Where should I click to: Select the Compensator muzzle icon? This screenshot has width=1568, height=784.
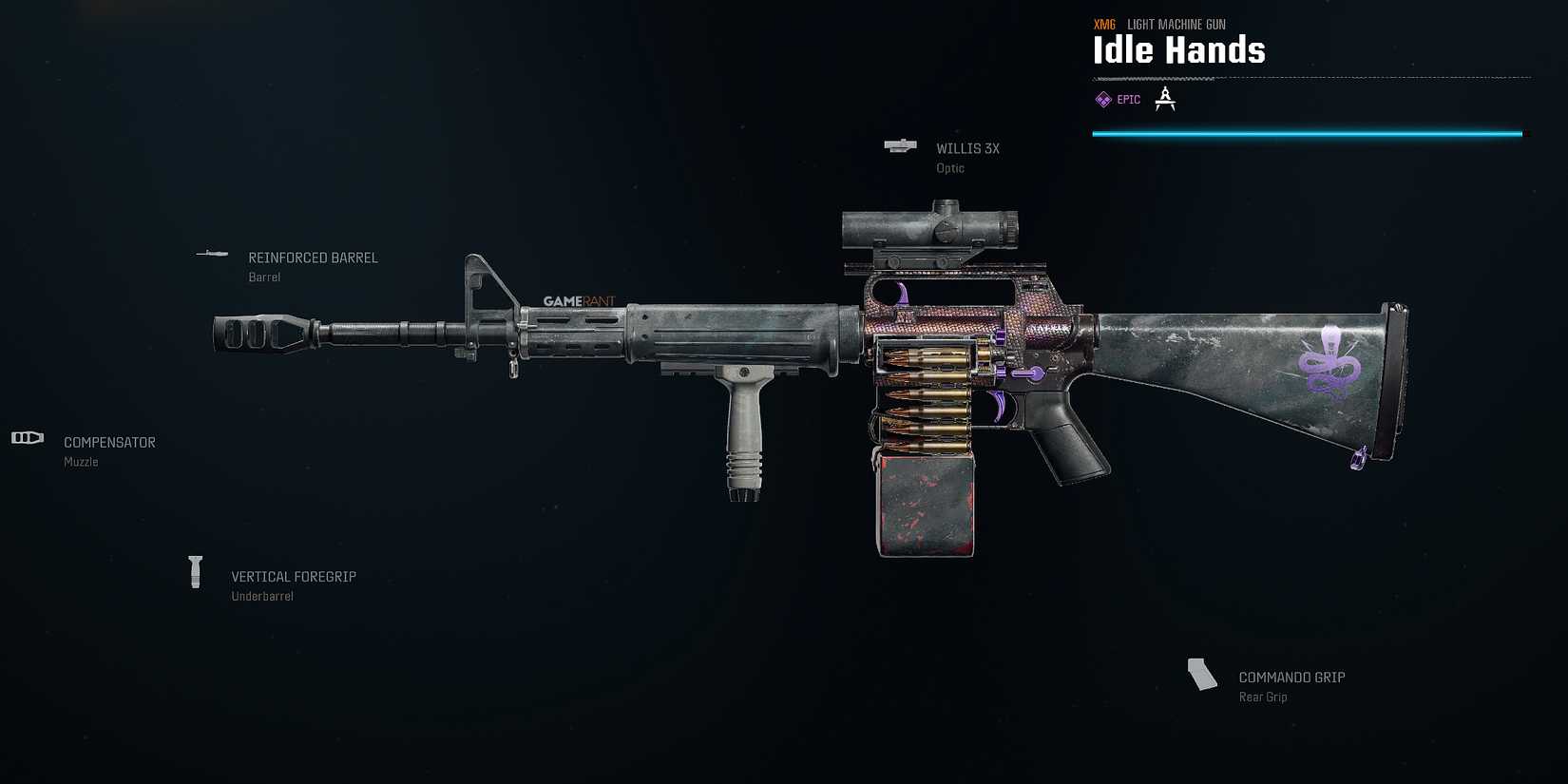click(x=27, y=437)
